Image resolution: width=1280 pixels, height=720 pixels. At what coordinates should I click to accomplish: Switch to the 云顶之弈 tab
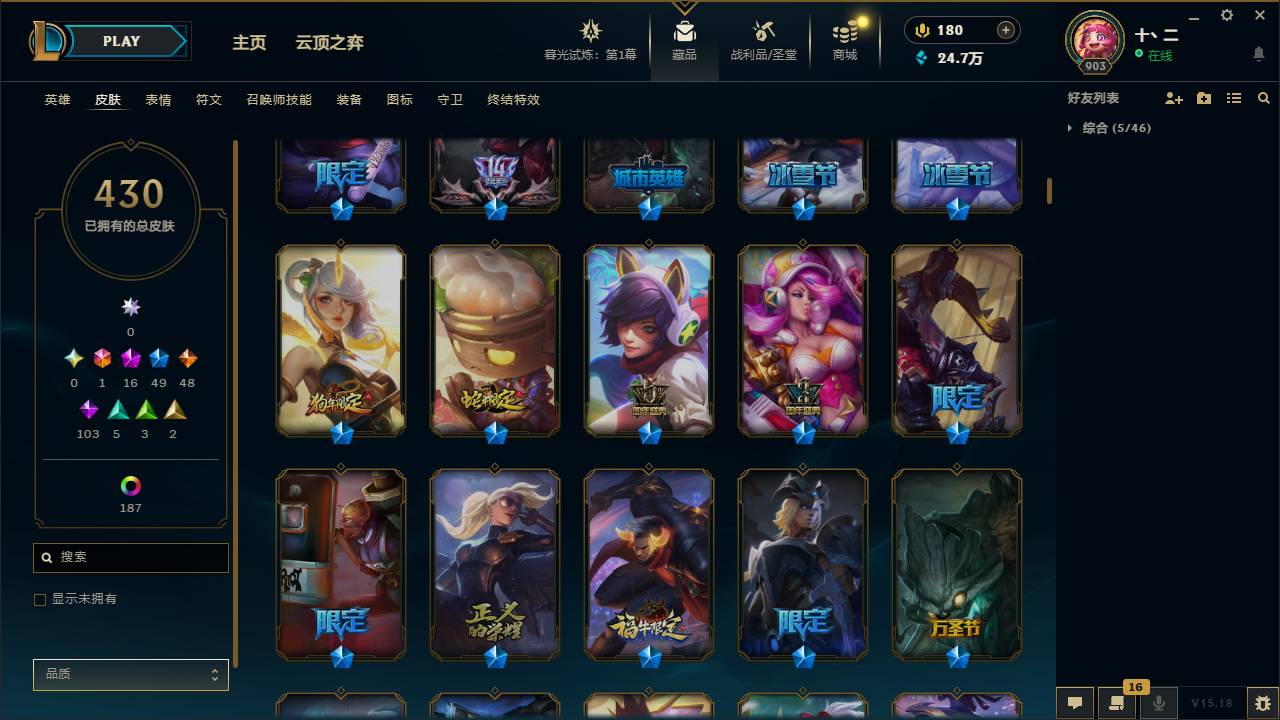(332, 43)
